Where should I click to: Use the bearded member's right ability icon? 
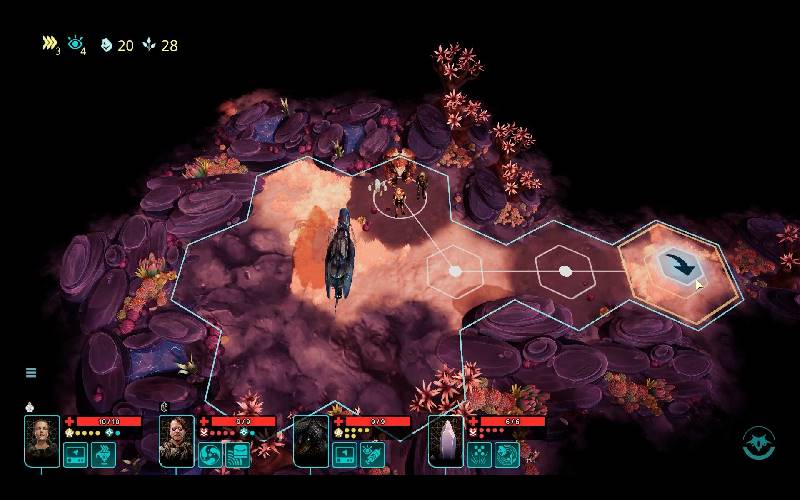238,455
